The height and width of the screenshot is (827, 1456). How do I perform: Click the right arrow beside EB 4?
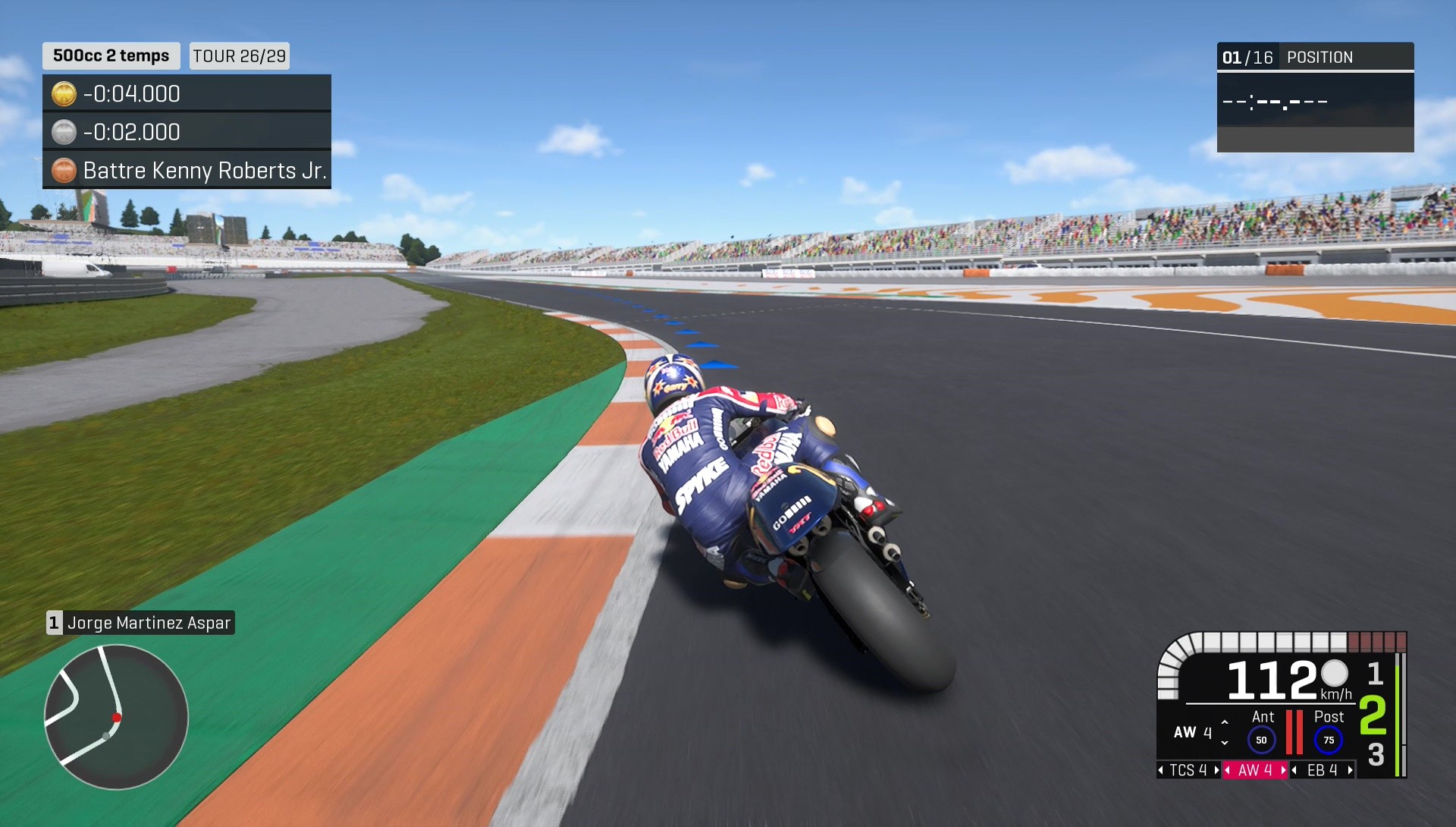pos(1349,770)
